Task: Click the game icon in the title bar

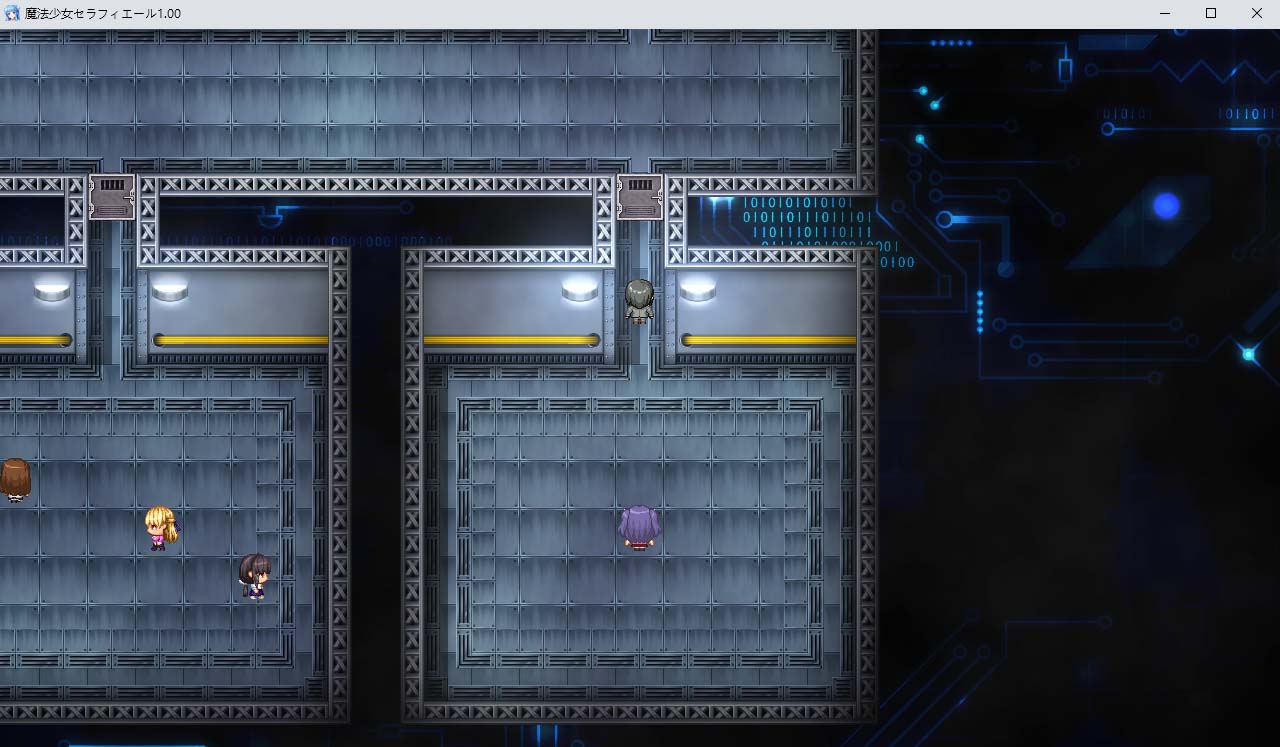Action: [x=10, y=13]
